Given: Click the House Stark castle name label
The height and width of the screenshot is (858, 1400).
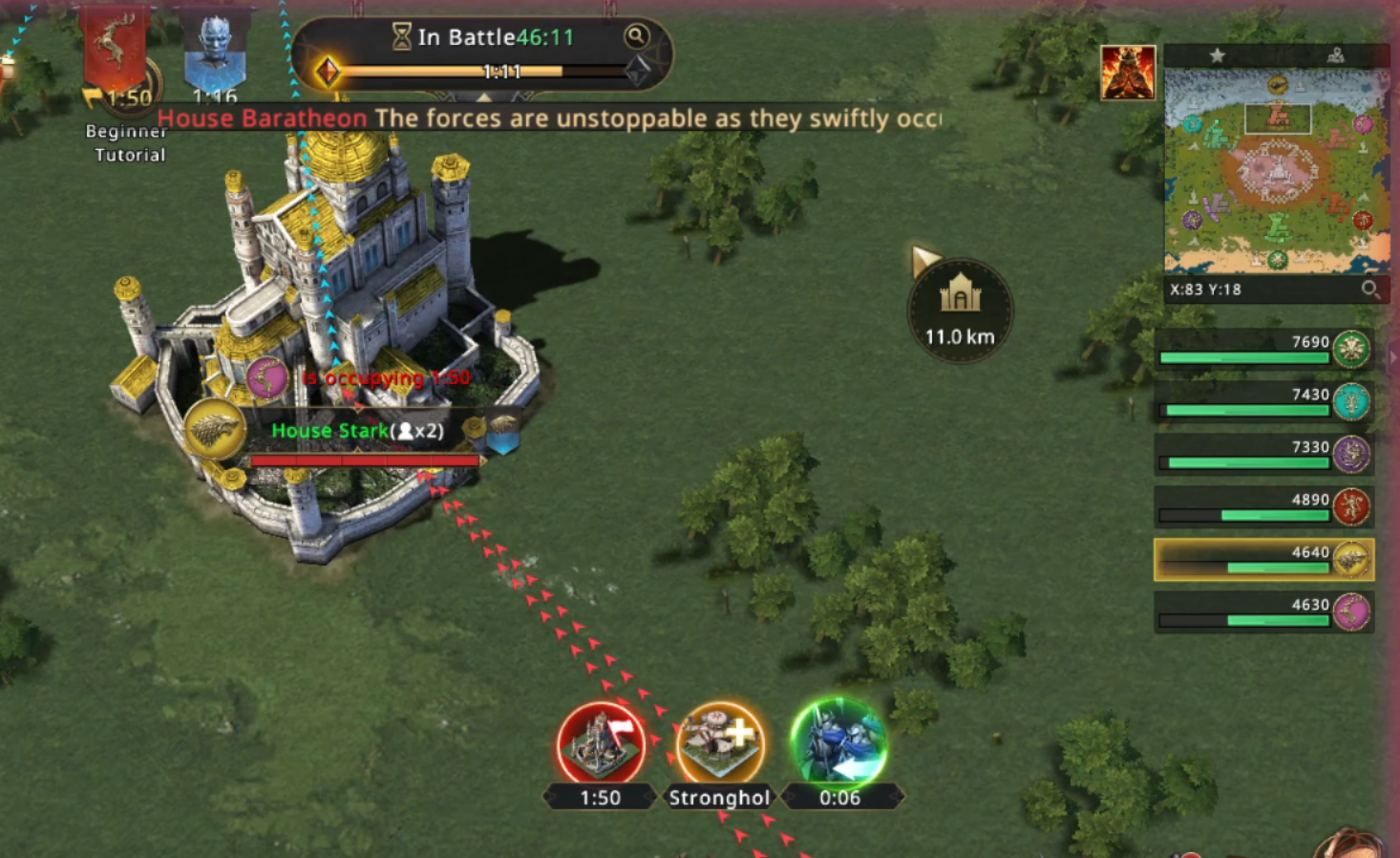Looking at the screenshot, I should tap(357, 431).
